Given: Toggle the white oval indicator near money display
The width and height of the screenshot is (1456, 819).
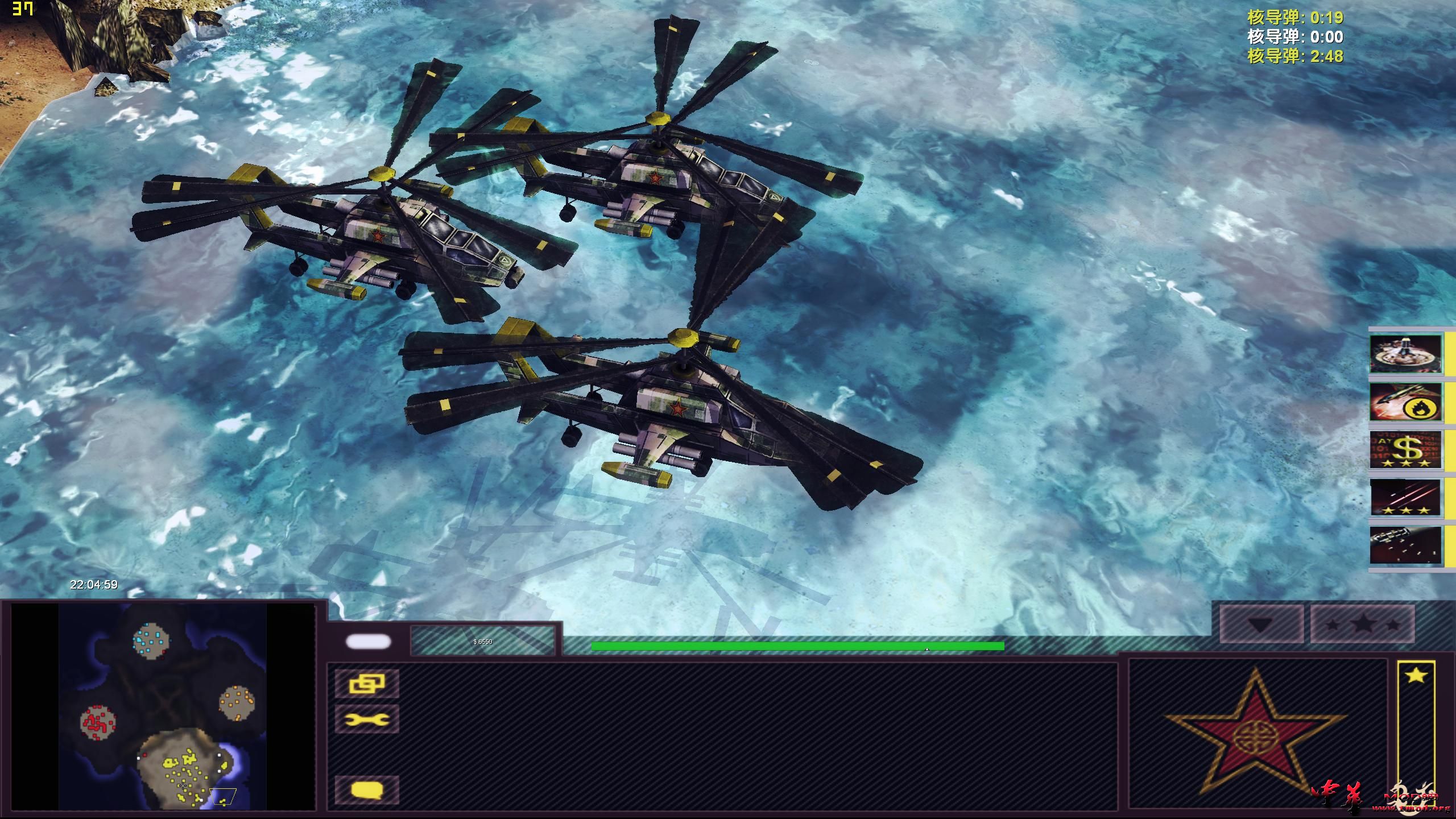Looking at the screenshot, I should pyautogui.click(x=367, y=641).
